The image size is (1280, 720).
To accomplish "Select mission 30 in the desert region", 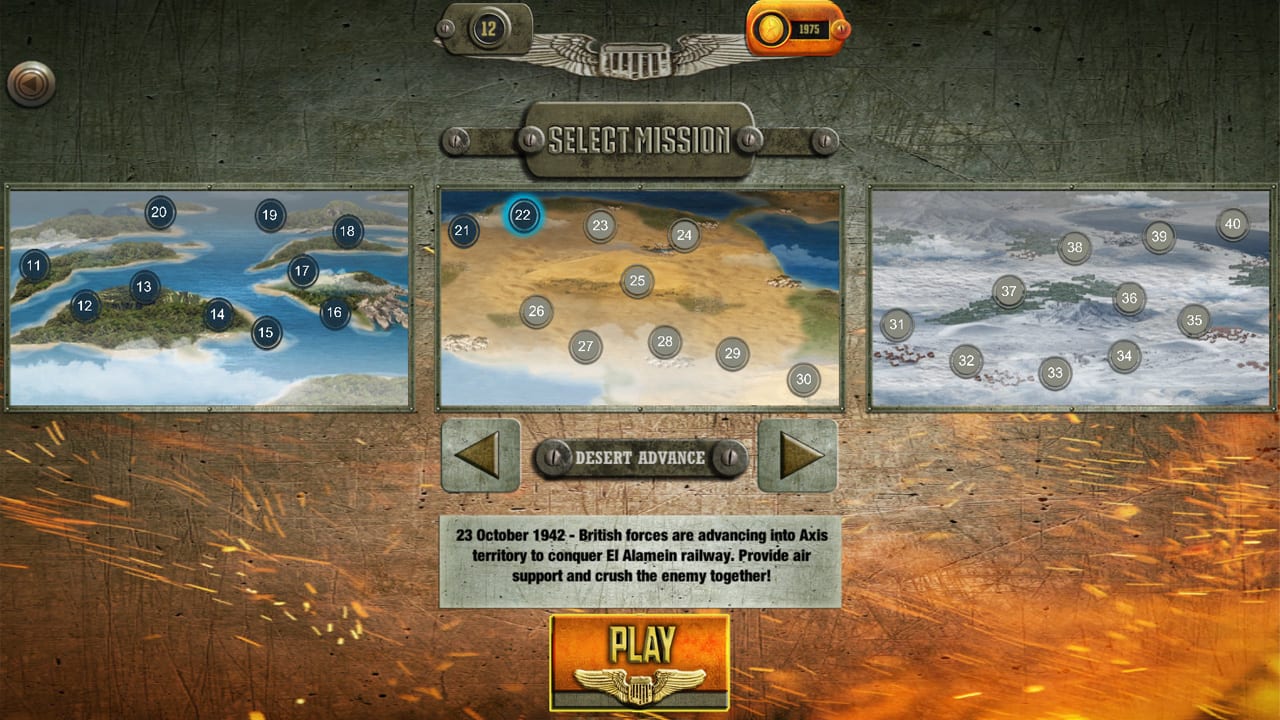I will coord(804,380).
